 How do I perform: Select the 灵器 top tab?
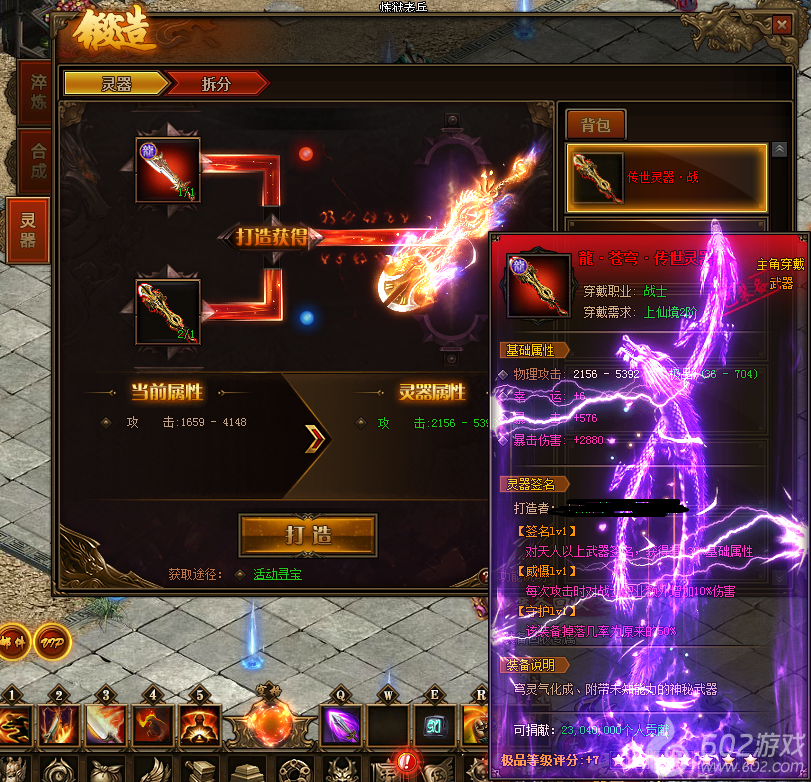116,84
